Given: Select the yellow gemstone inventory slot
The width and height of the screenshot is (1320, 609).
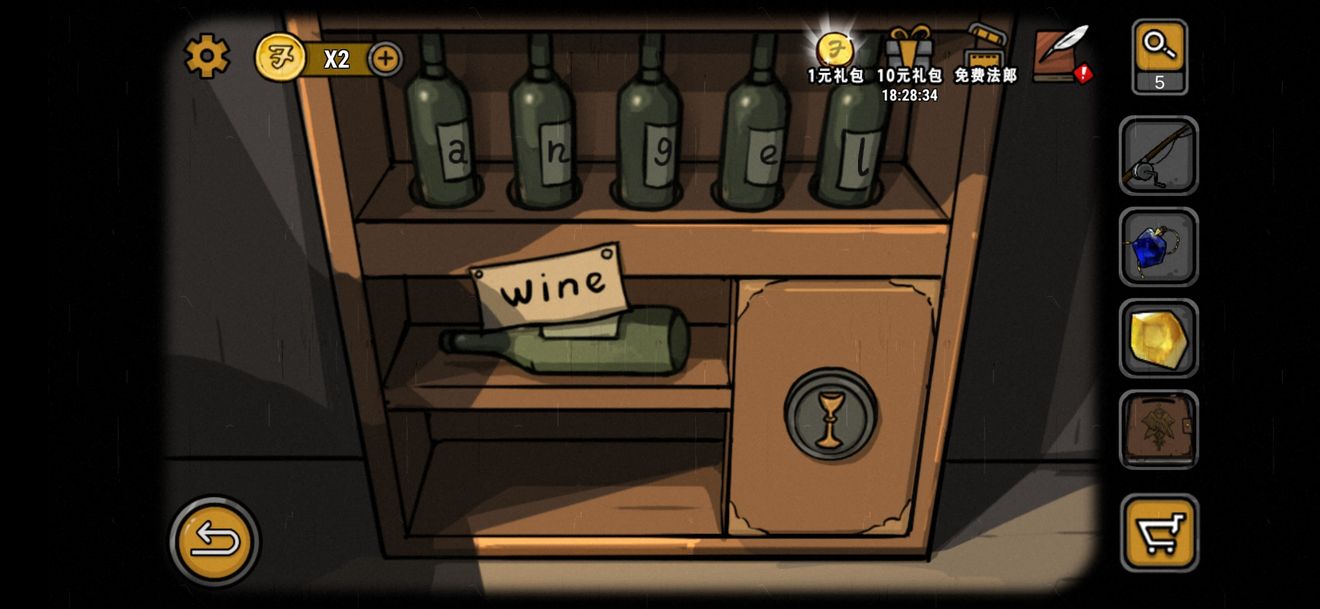Looking at the screenshot, I should click(x=1159, y=338).
